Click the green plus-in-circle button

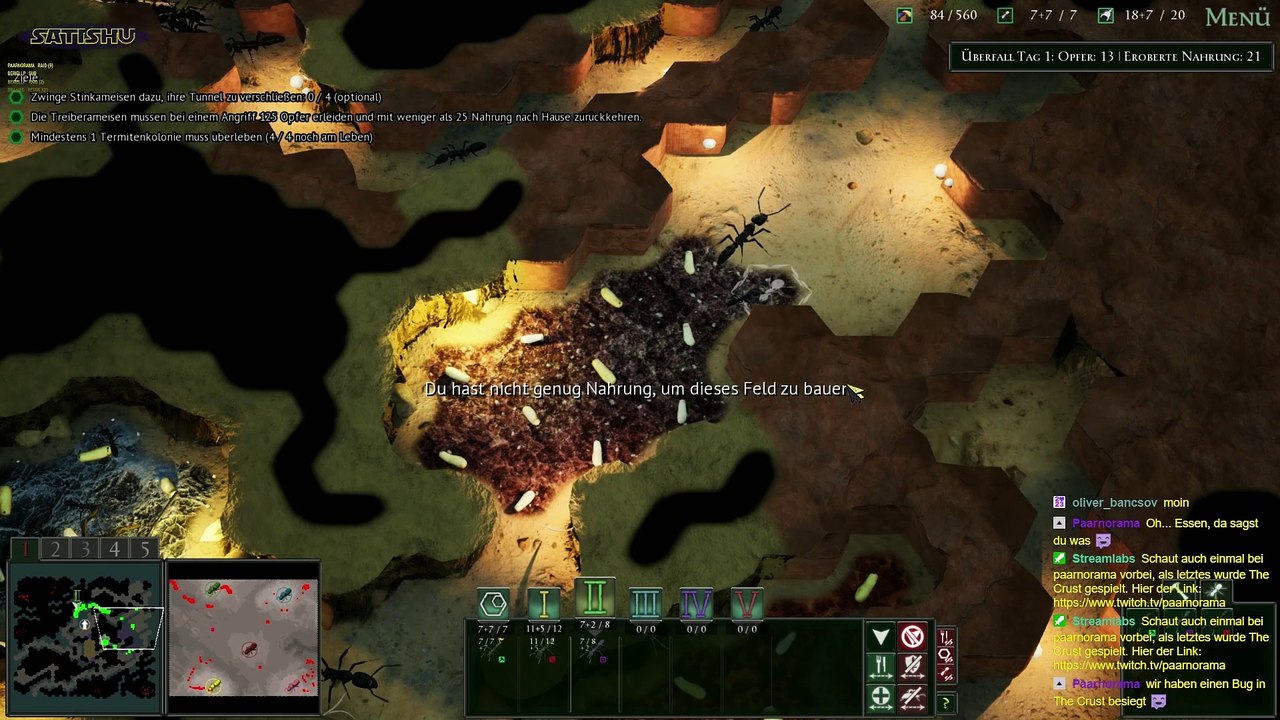click(880, 697)
